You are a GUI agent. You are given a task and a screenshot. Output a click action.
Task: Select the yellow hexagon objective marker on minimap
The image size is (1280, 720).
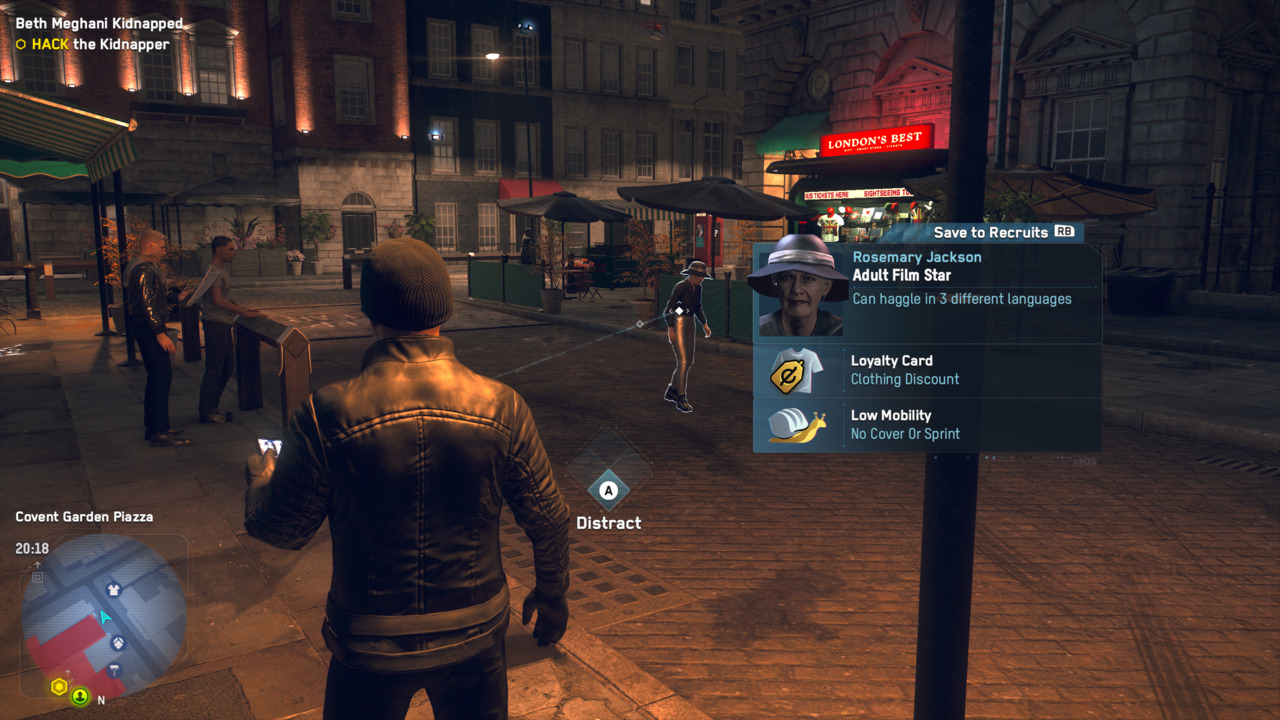59,687
